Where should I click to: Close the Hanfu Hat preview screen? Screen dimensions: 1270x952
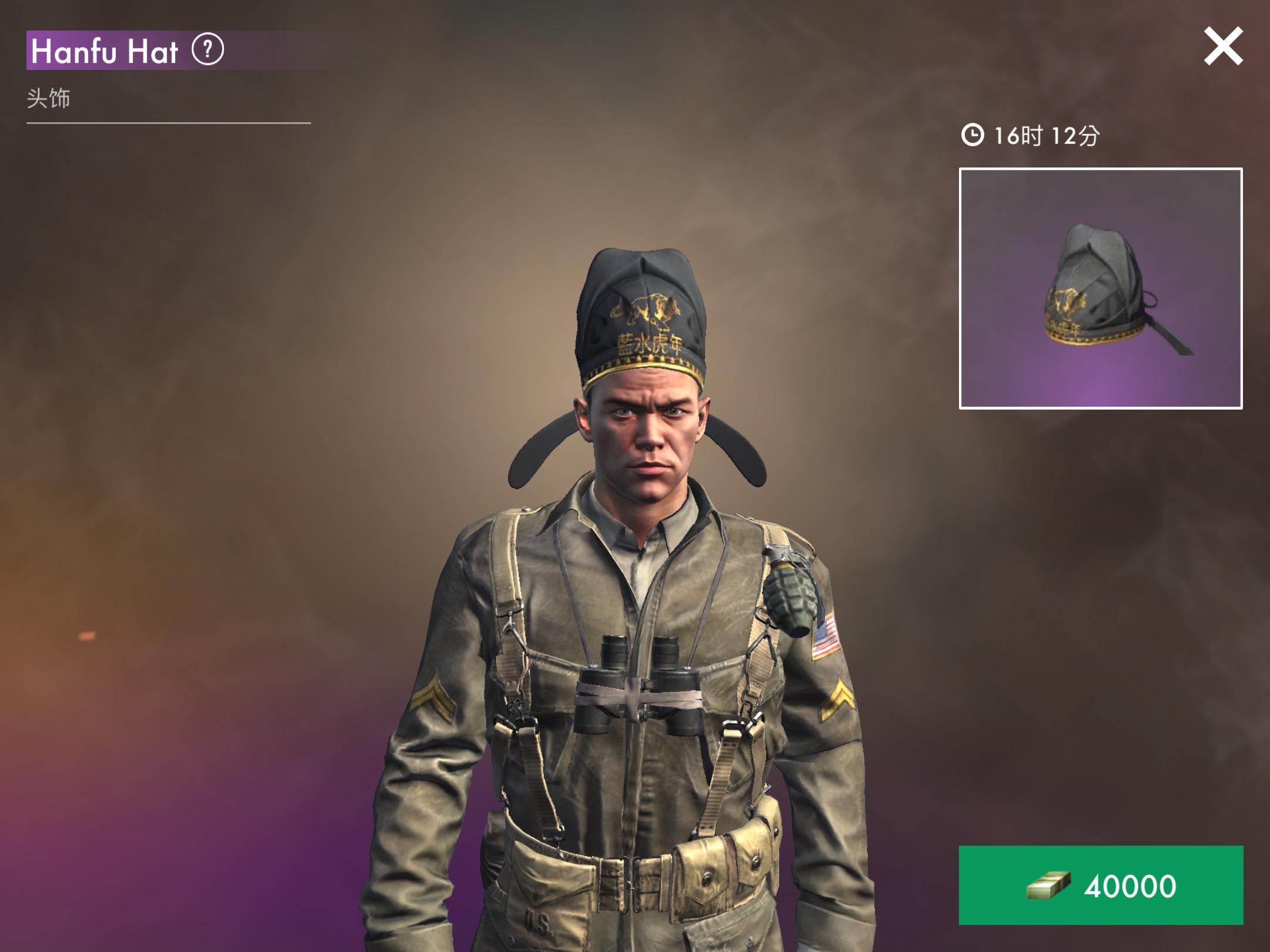pyautogui.click(x=1223, y=46)
